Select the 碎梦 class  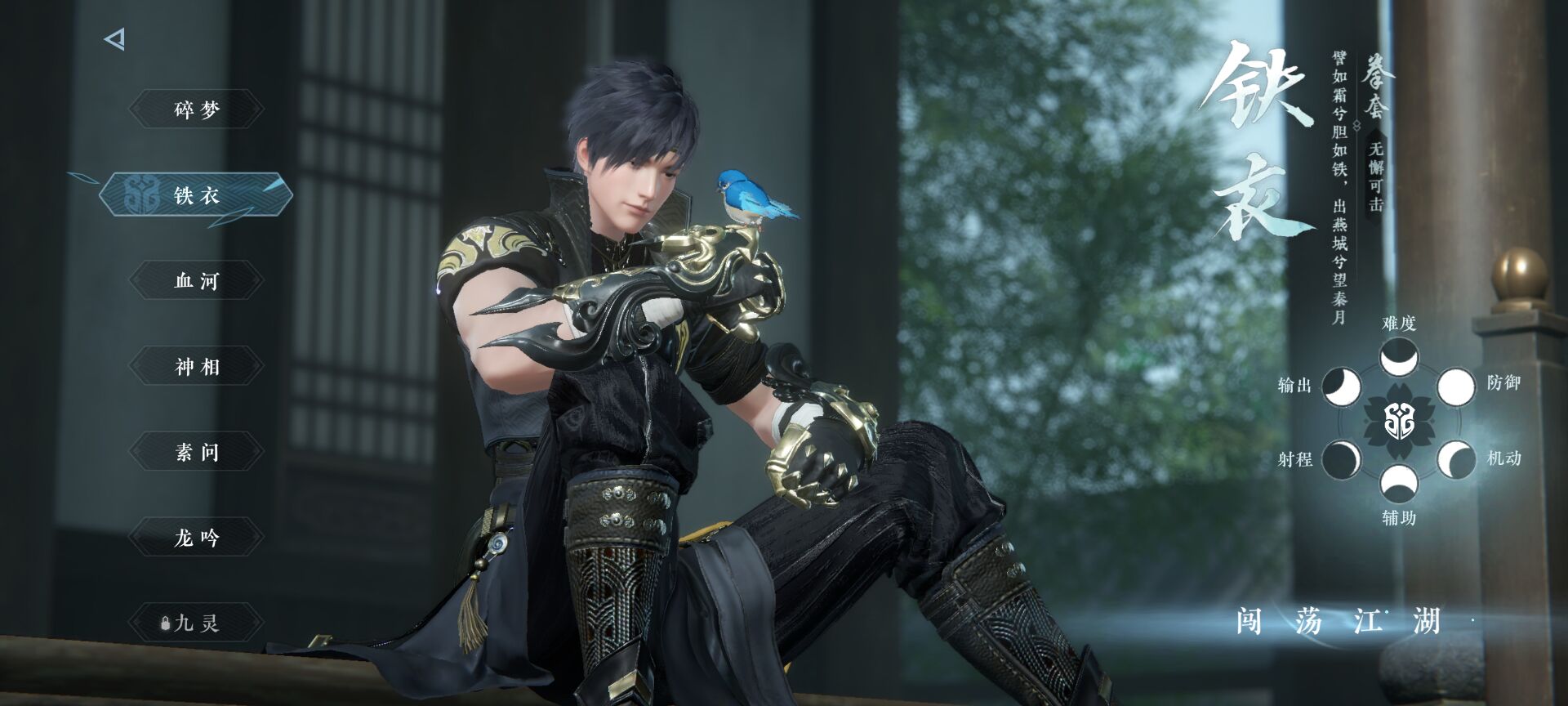click(x=197, y=109)
